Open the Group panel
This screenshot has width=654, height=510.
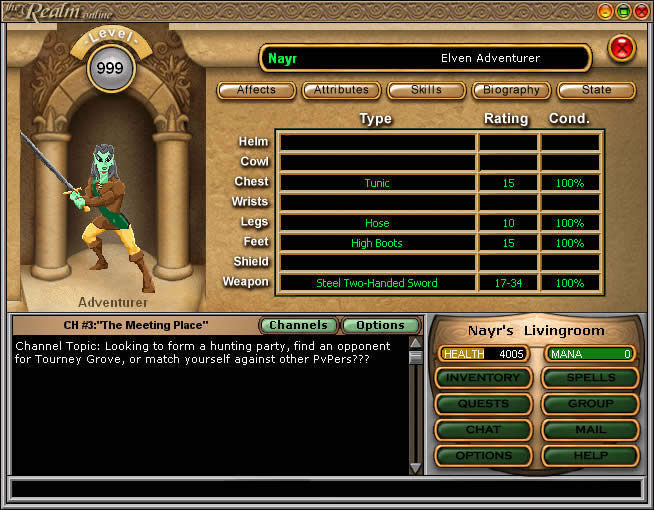coord(590,404)
